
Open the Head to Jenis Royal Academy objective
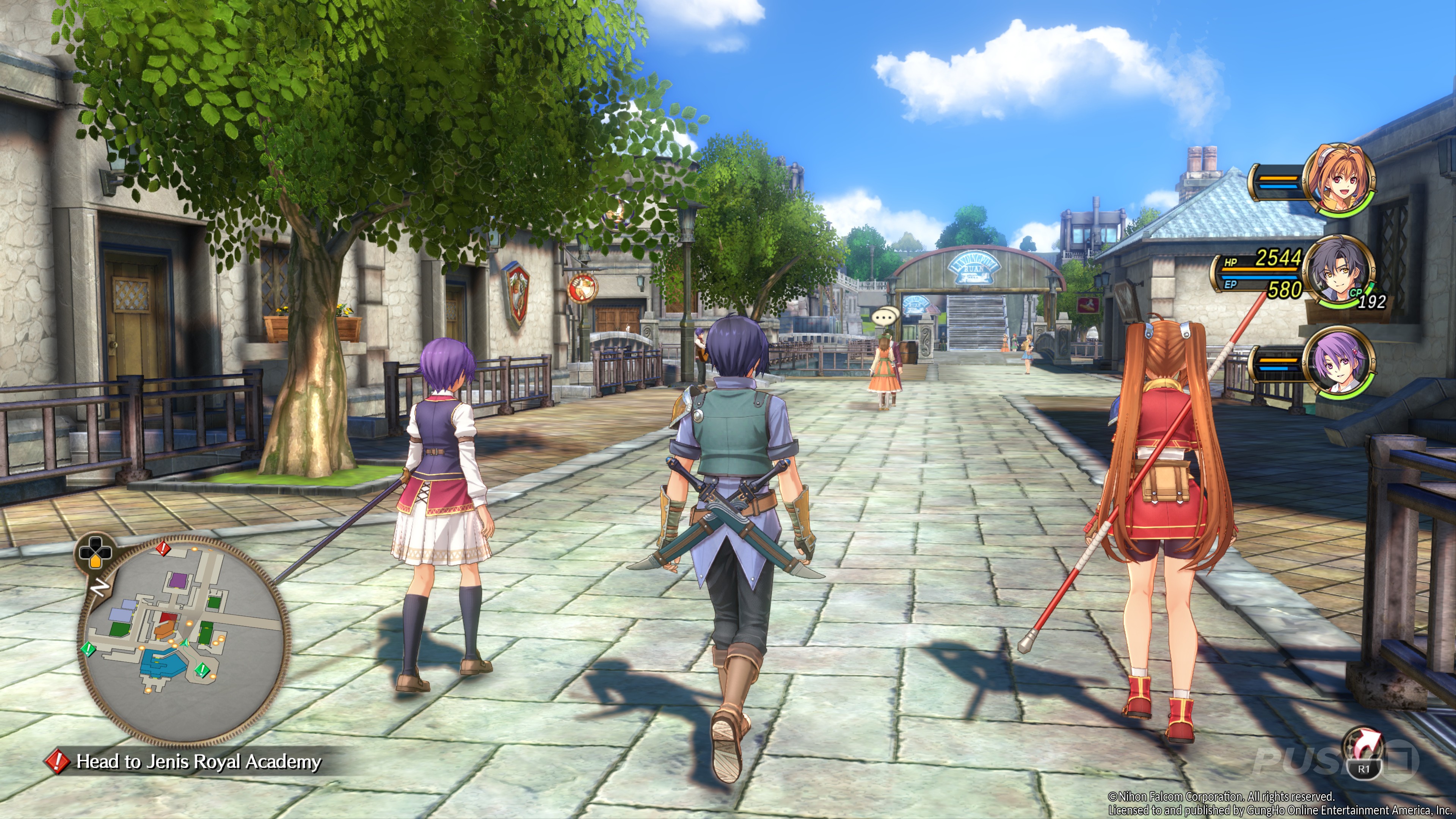tap(198, 762)
